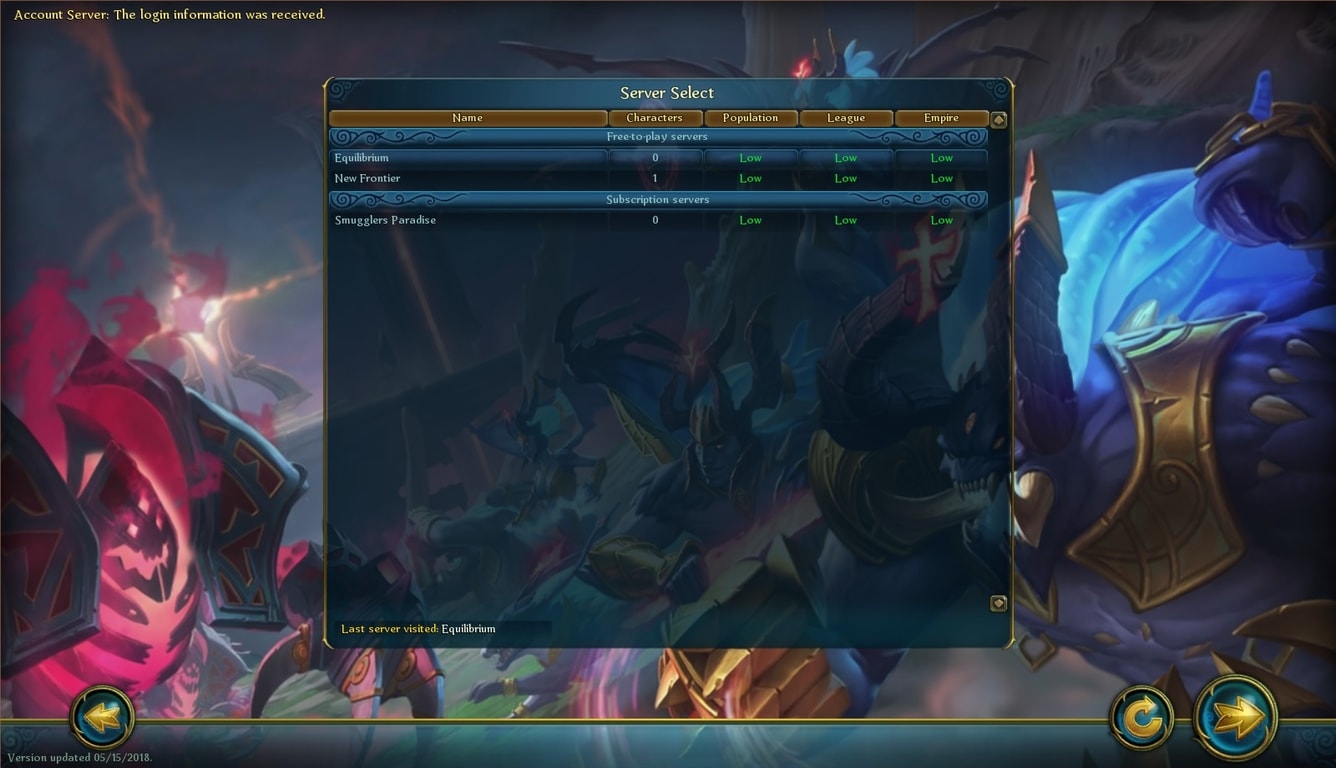The height and width of the screenshot is (768, 1336).
Task: Refresh the server list
Action: tap(1142, 718)
